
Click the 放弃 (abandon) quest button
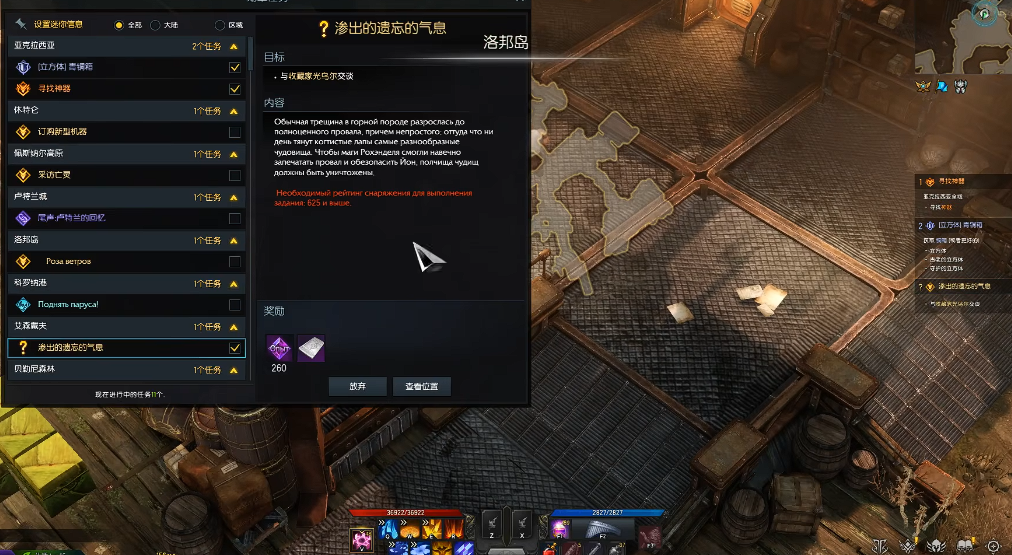[357, 386]
